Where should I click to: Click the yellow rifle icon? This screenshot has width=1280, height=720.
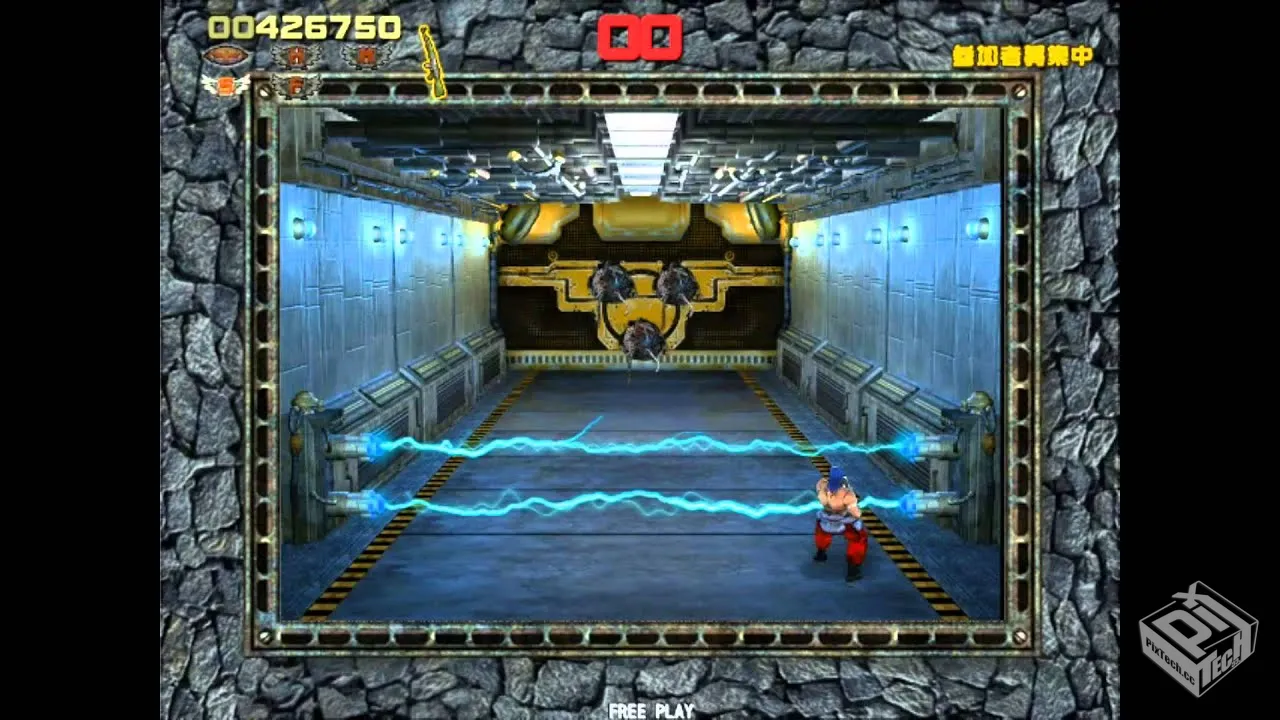pyautogui.click(x=432, y=62)
